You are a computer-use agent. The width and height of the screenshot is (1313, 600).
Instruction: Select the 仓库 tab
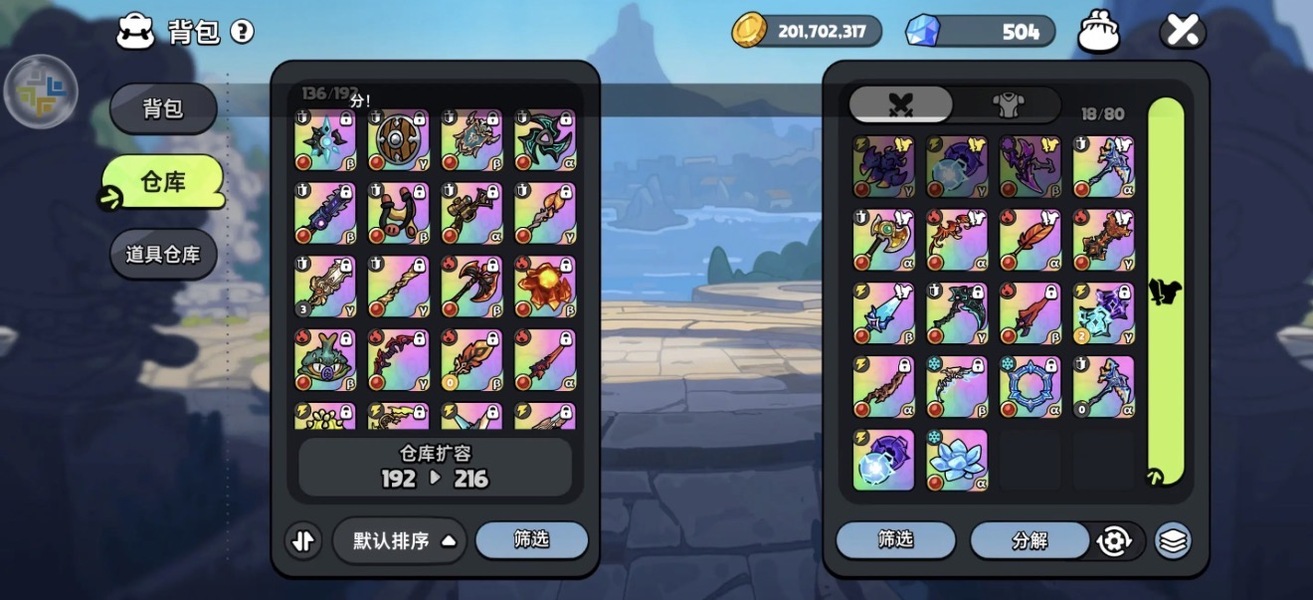click(x=163, y=182)
